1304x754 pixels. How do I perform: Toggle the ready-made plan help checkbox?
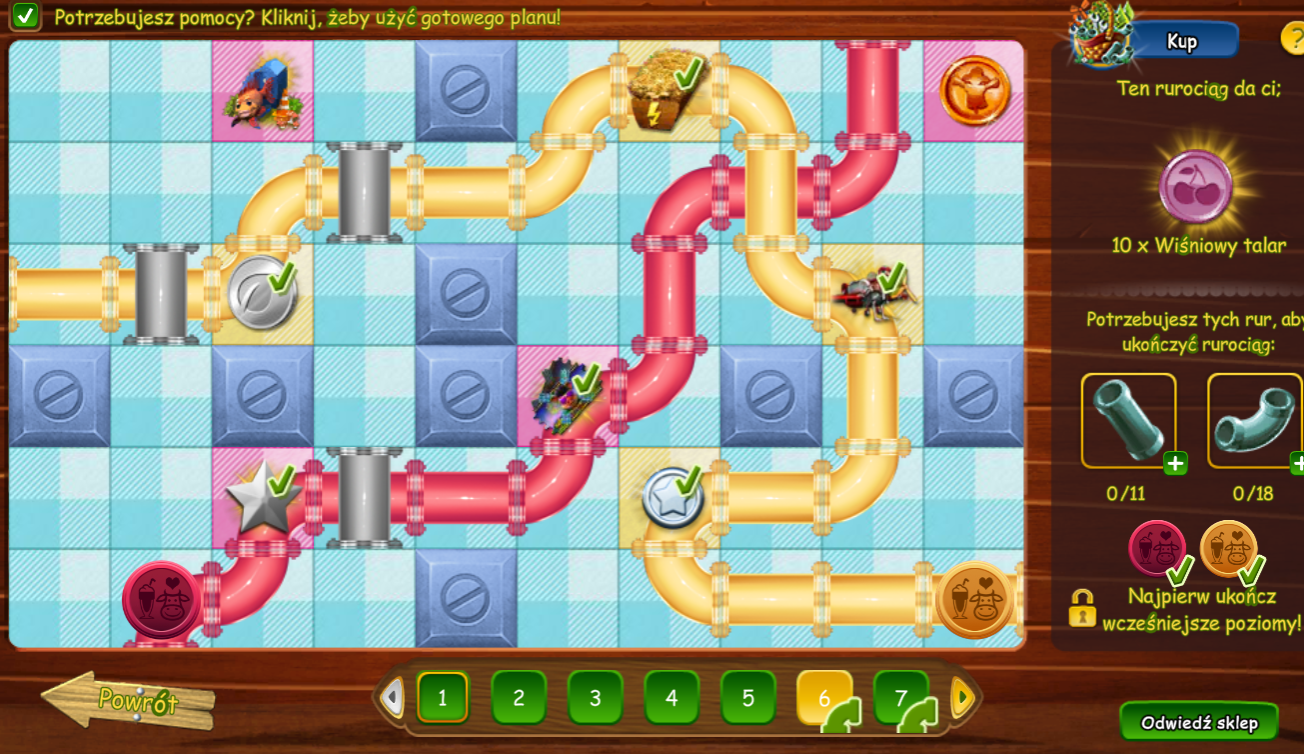(26, 16)
